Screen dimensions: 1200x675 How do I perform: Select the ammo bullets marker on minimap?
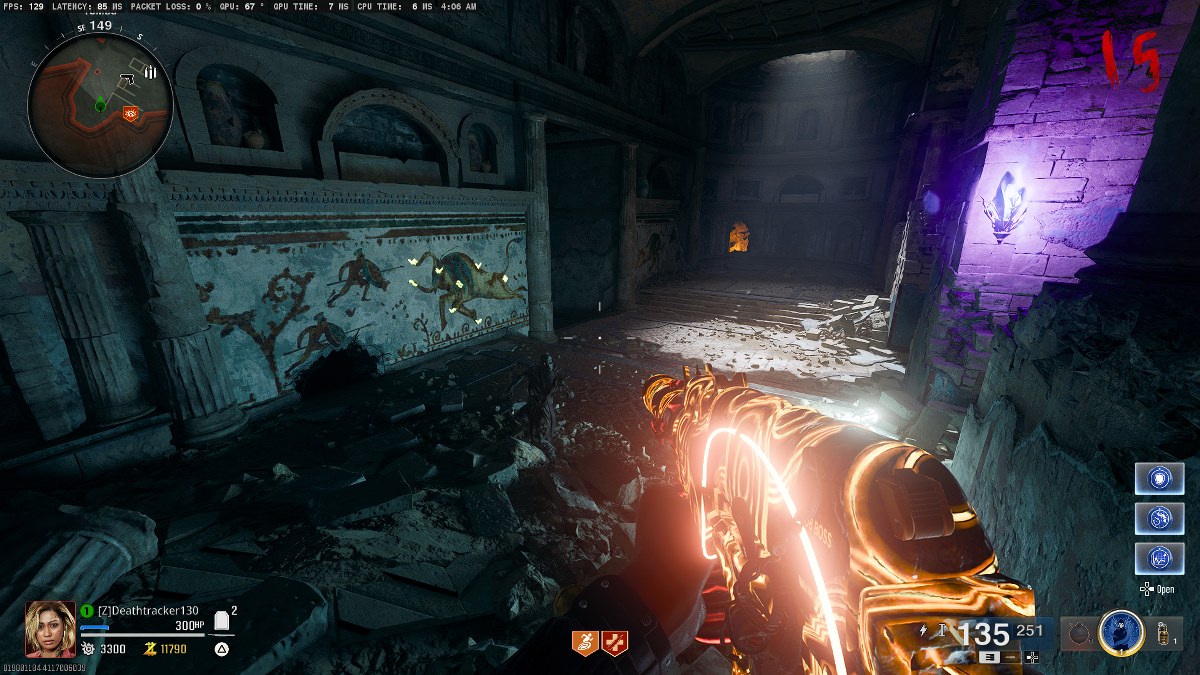pyautogui.click(x=151, y=72)
